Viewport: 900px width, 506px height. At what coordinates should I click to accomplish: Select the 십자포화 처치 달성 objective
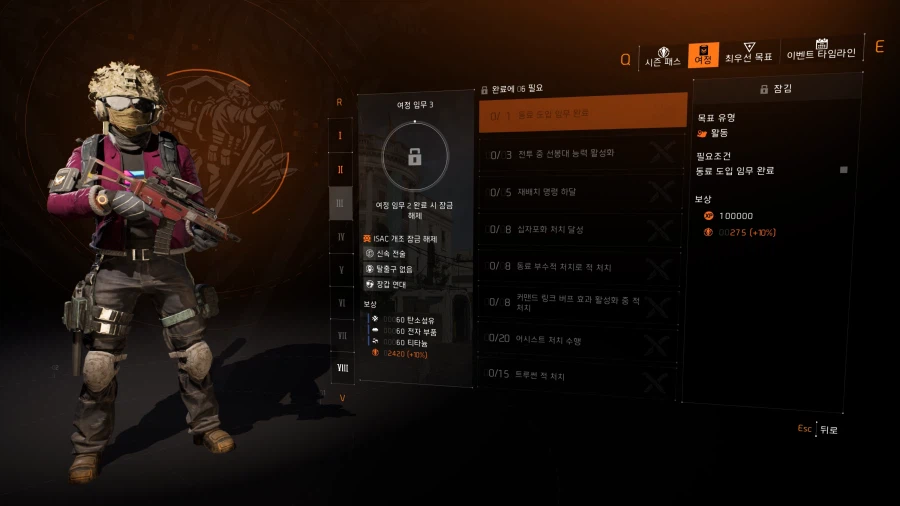[x=583, y=229]
